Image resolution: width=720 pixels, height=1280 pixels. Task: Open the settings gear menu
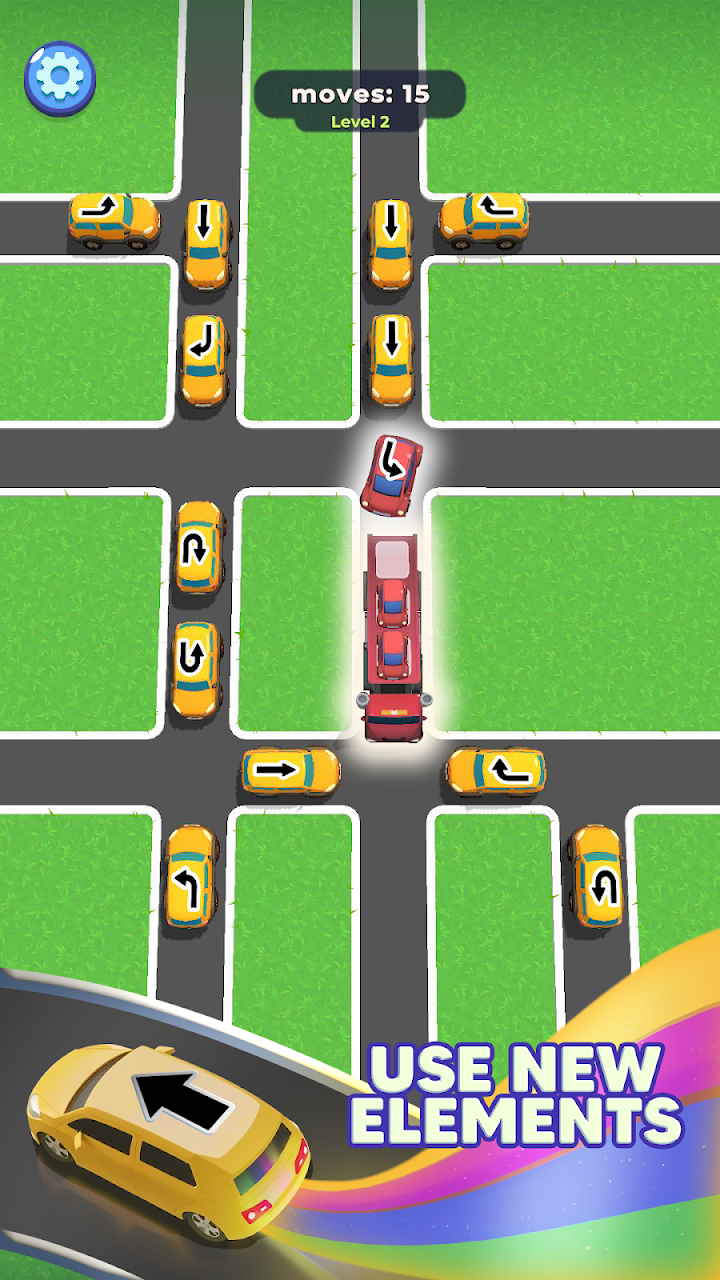[59, 76]
